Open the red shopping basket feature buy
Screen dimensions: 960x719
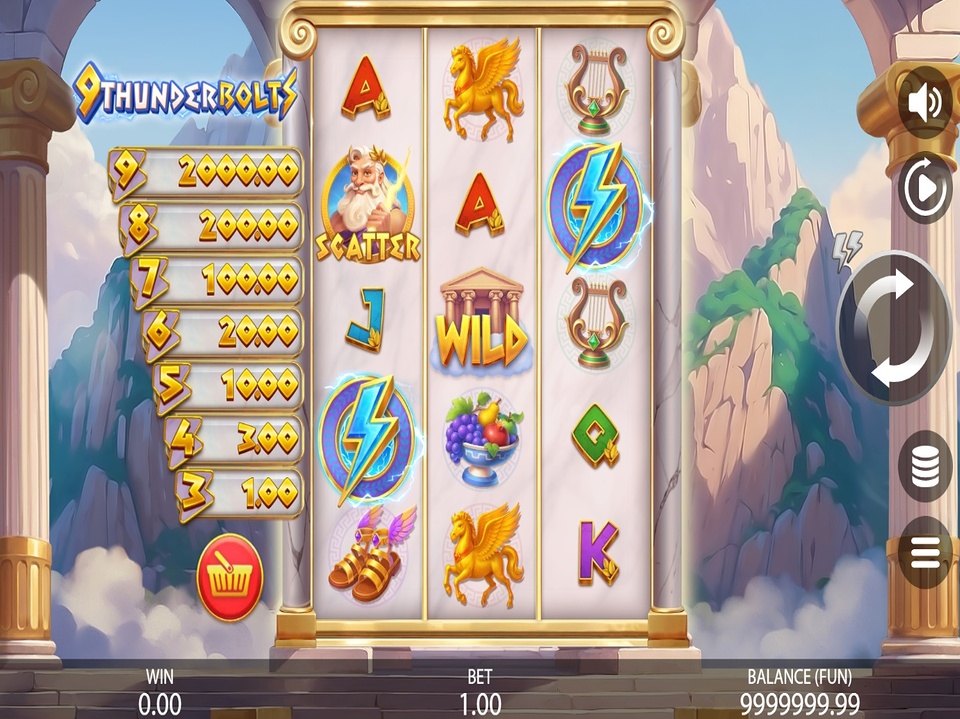pyautogui.click(x=230, y=578)
